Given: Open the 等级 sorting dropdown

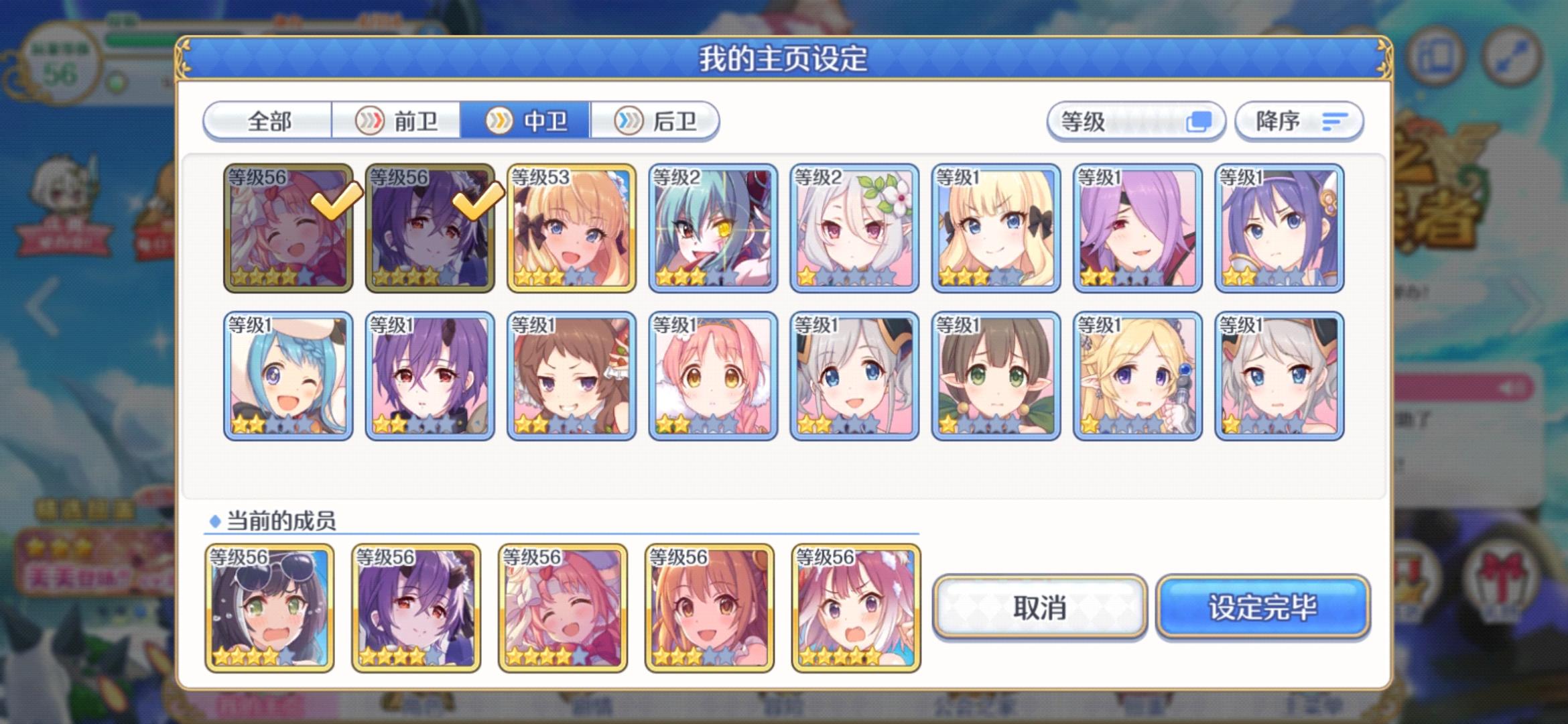Looking at the screenshot, I should point(1139,121).
